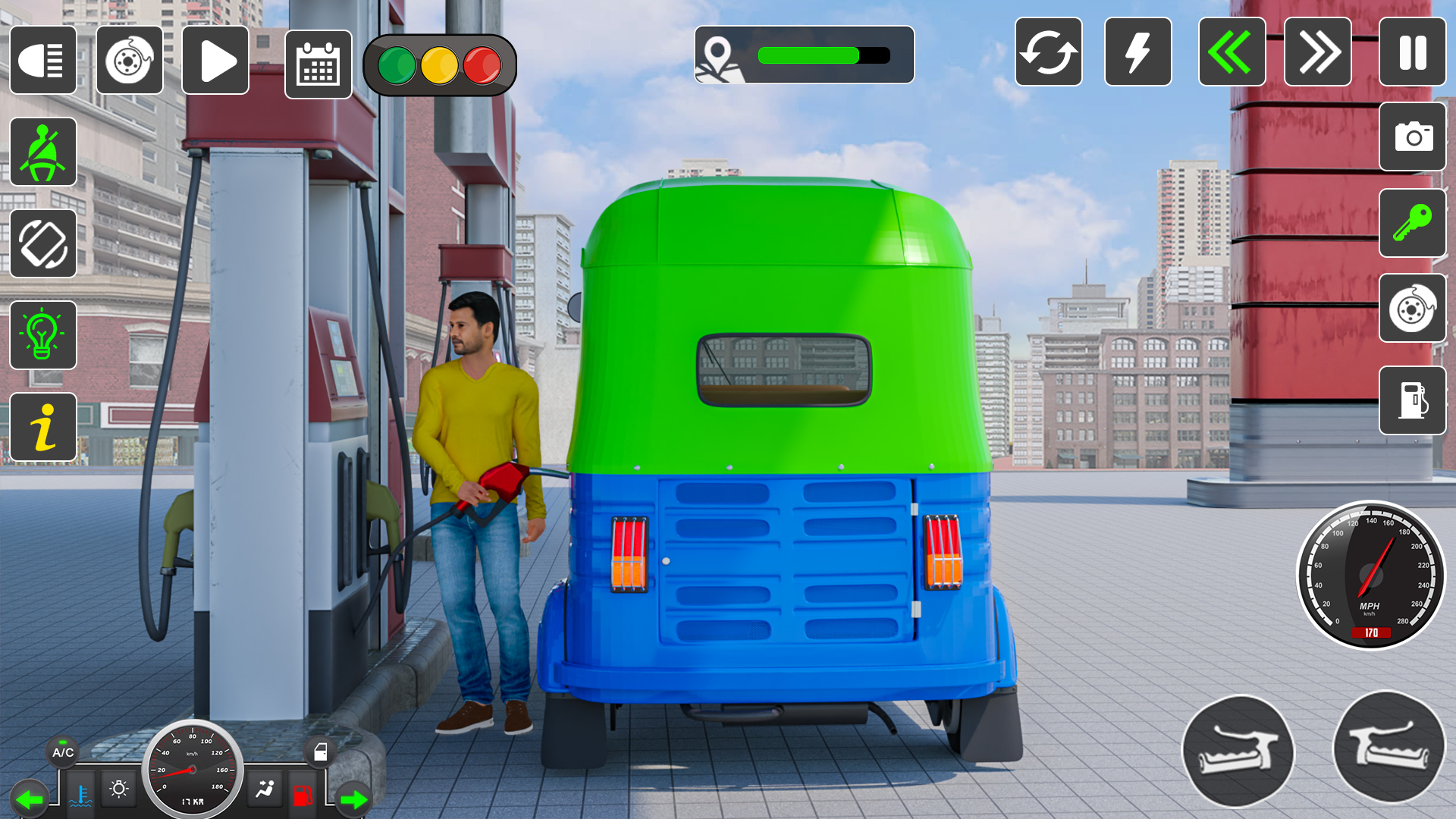Open the steering wheel settings icon
Viewport: 1456px width, 819px height.
coord(130,61)
